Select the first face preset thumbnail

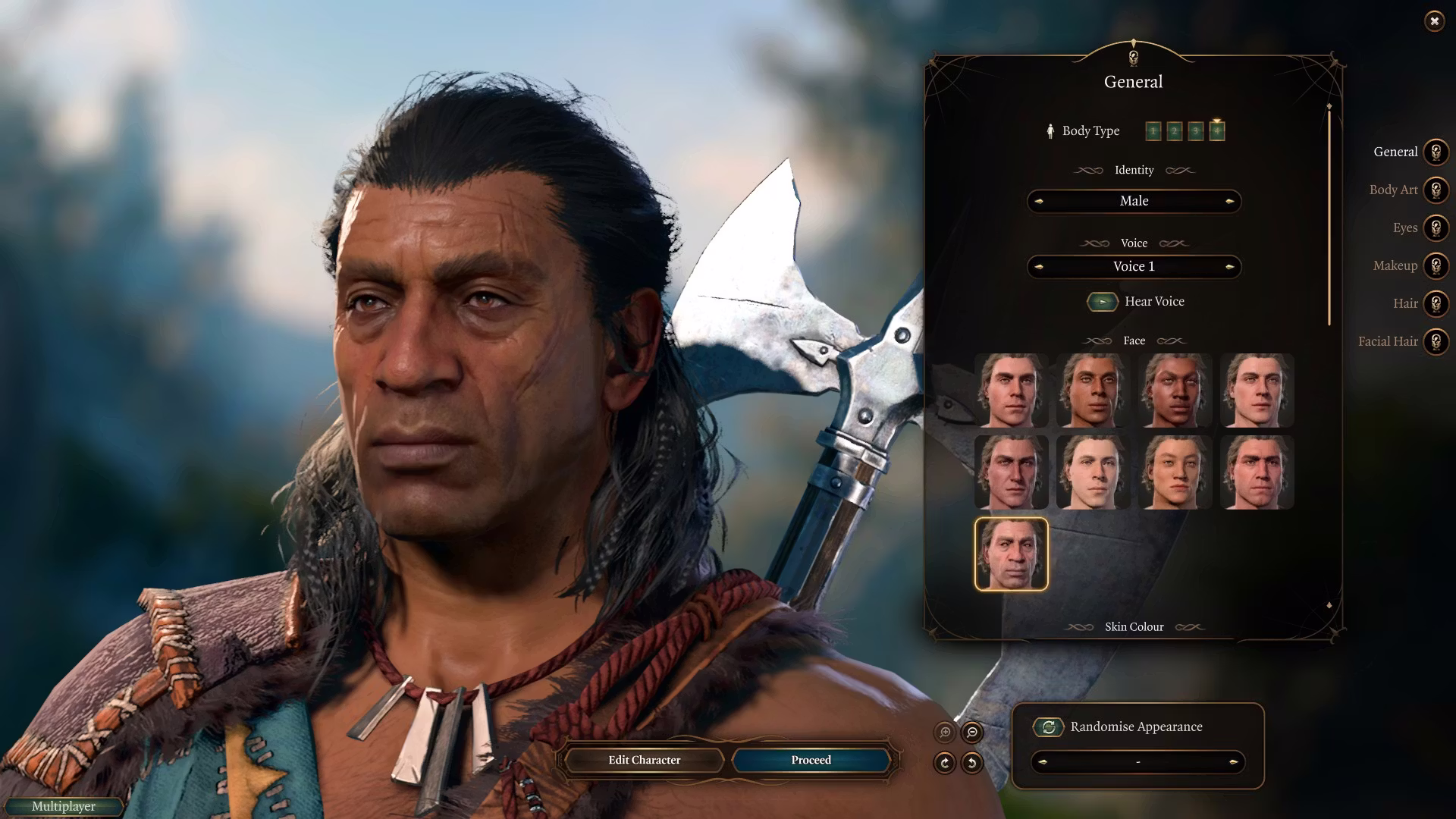[x=1011, y=391]
